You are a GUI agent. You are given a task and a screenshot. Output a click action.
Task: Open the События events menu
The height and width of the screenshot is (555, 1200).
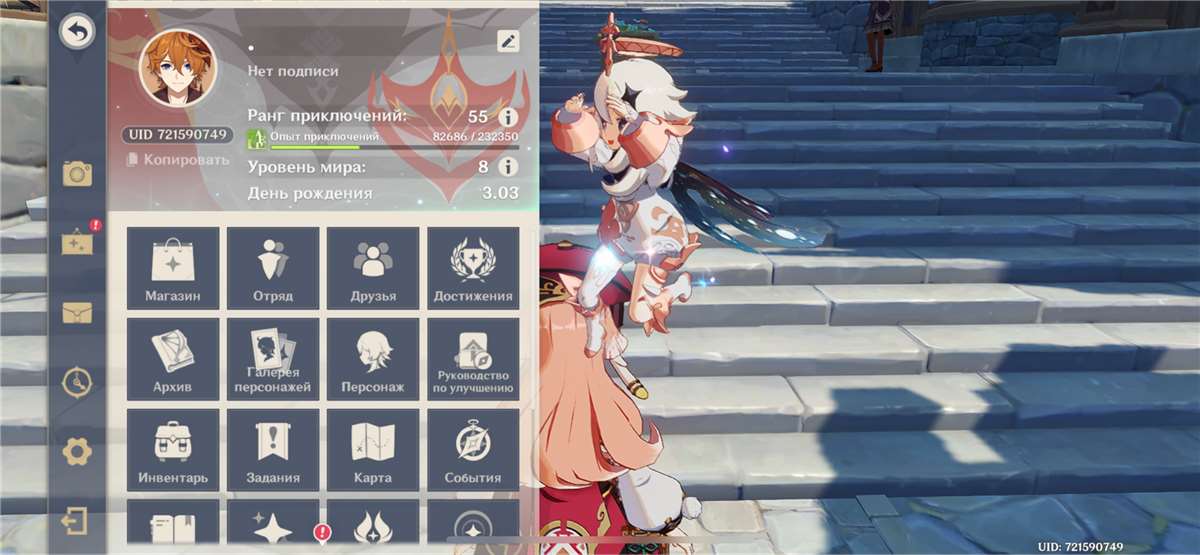[473, 449]
